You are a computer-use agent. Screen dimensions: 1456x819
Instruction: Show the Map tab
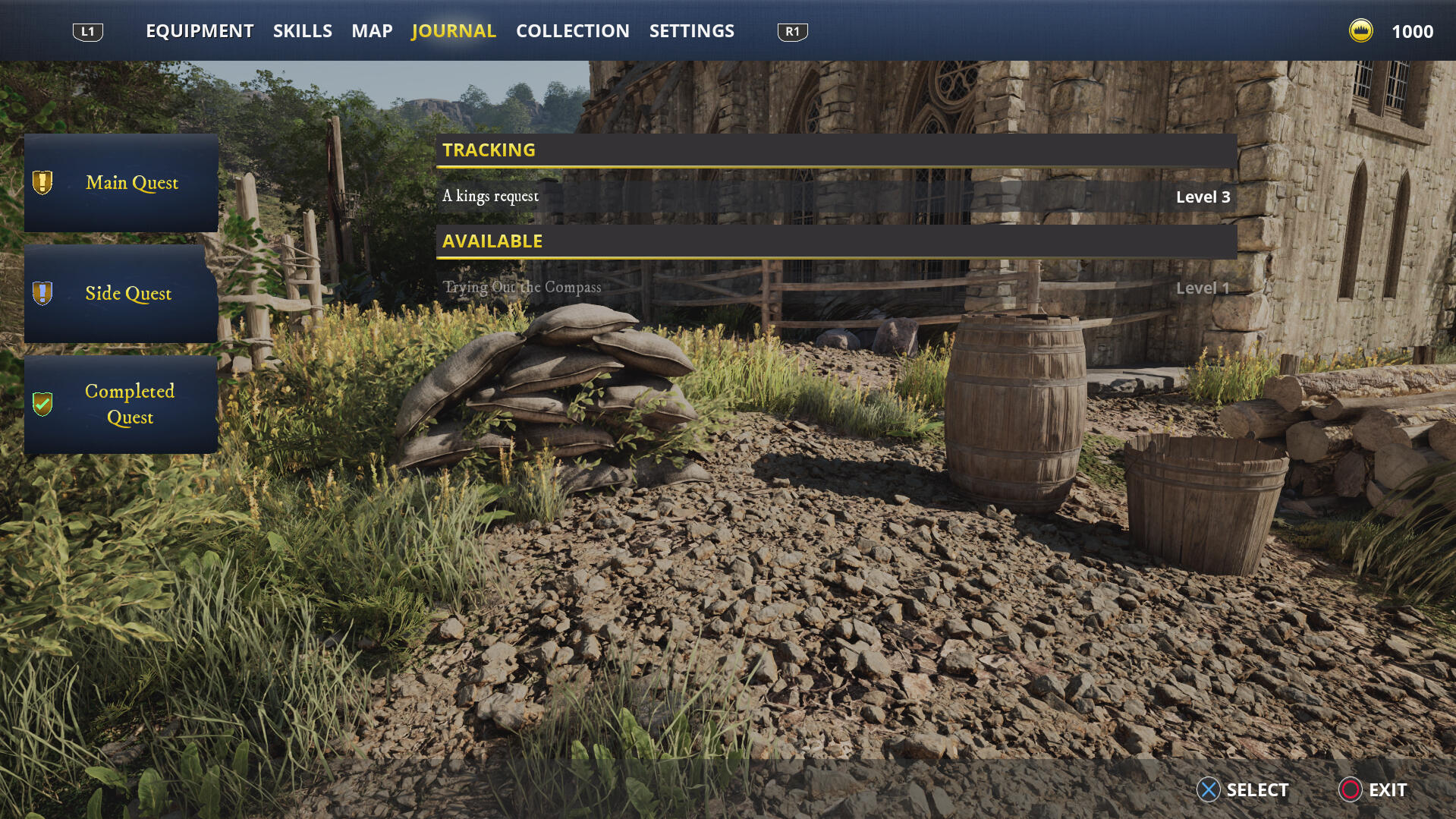(372, 31)
